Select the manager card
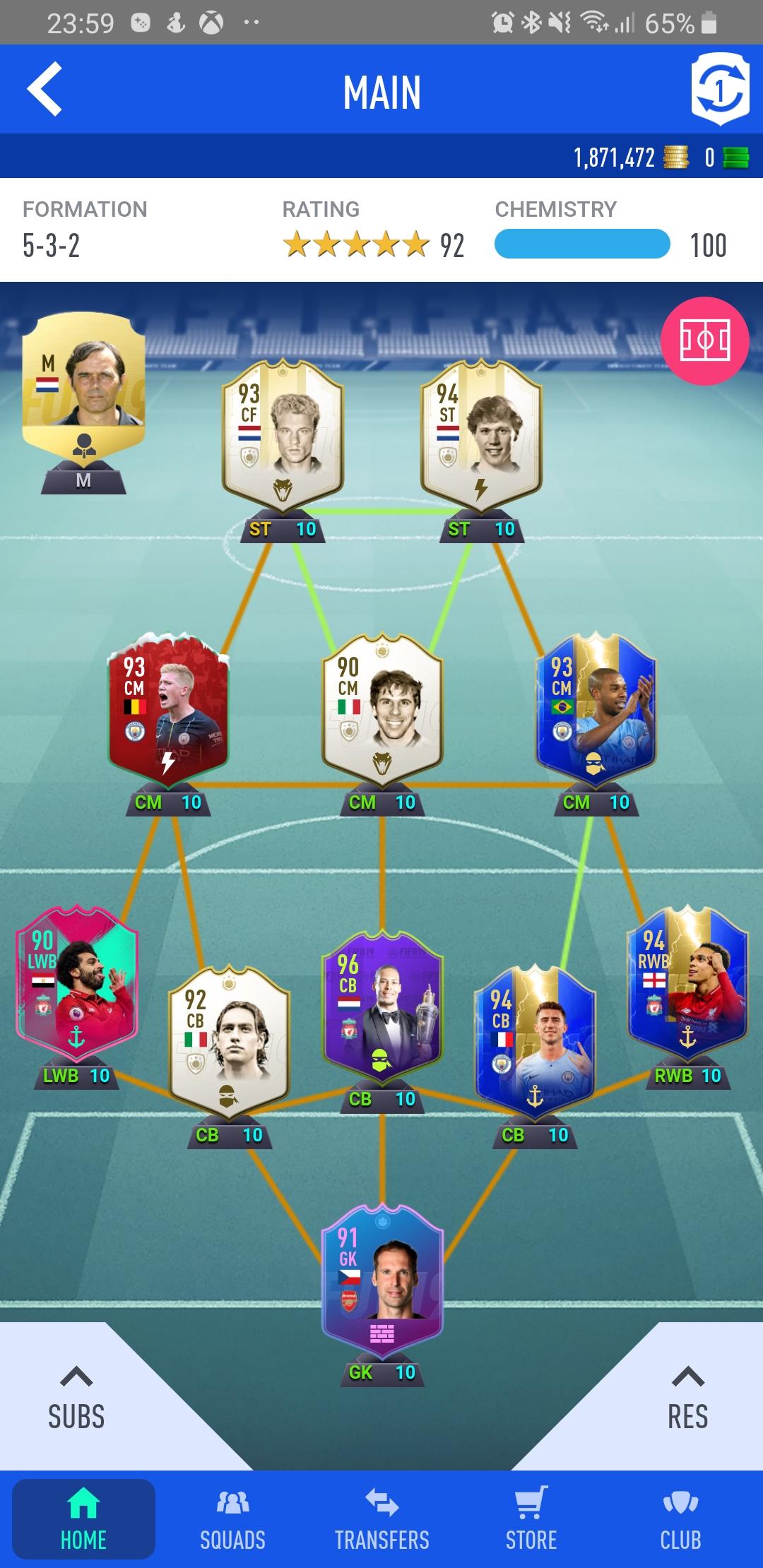The image size is (763, 1568). click(x=83, y=387)
